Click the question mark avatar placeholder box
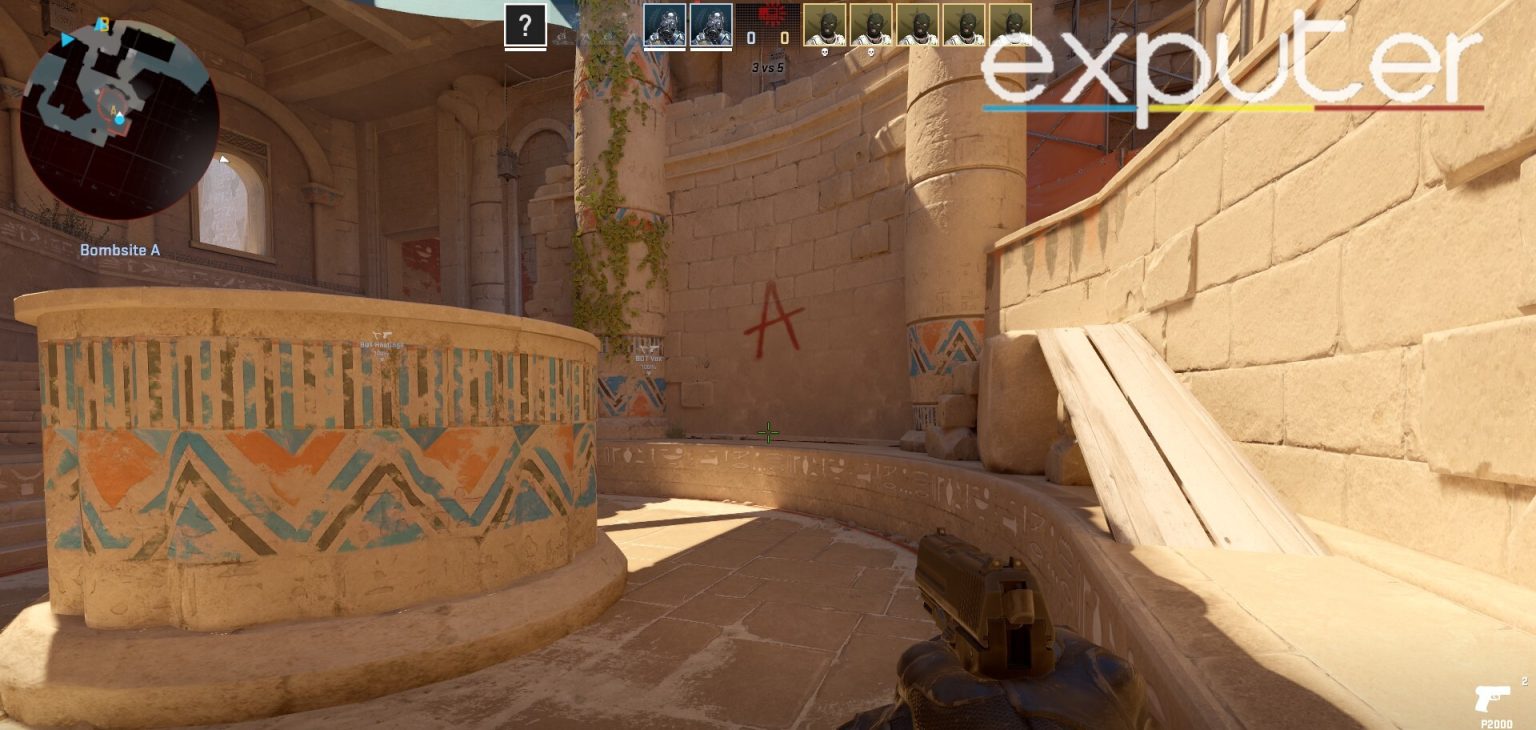This screenshot has height=730, width=1536. [x=524, y=26]
